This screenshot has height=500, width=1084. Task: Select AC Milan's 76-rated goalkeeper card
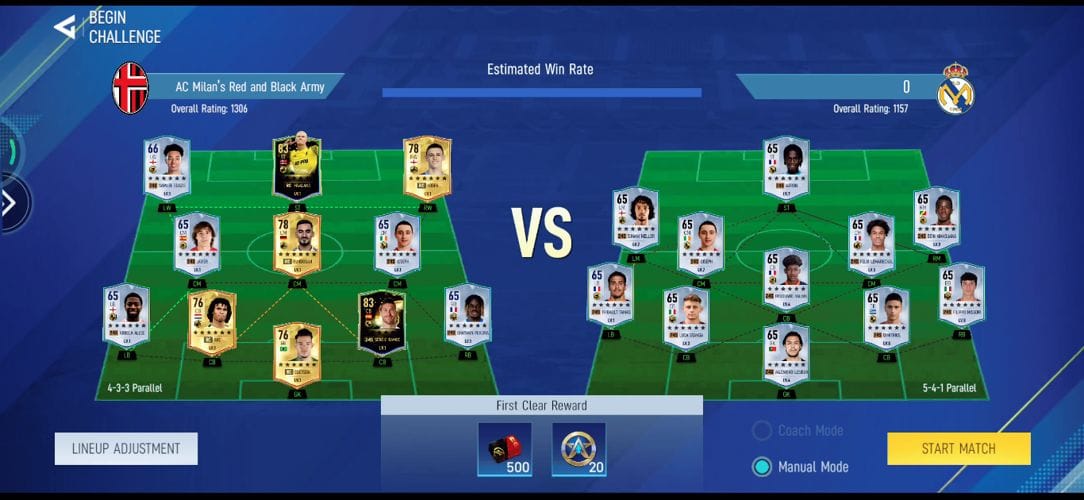click(x=296, y=354)
